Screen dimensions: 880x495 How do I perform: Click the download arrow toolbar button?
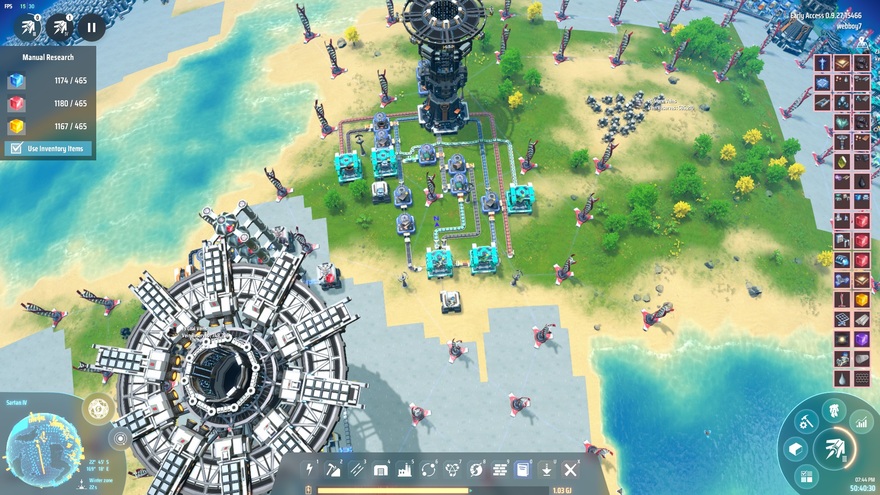[547, 469]
